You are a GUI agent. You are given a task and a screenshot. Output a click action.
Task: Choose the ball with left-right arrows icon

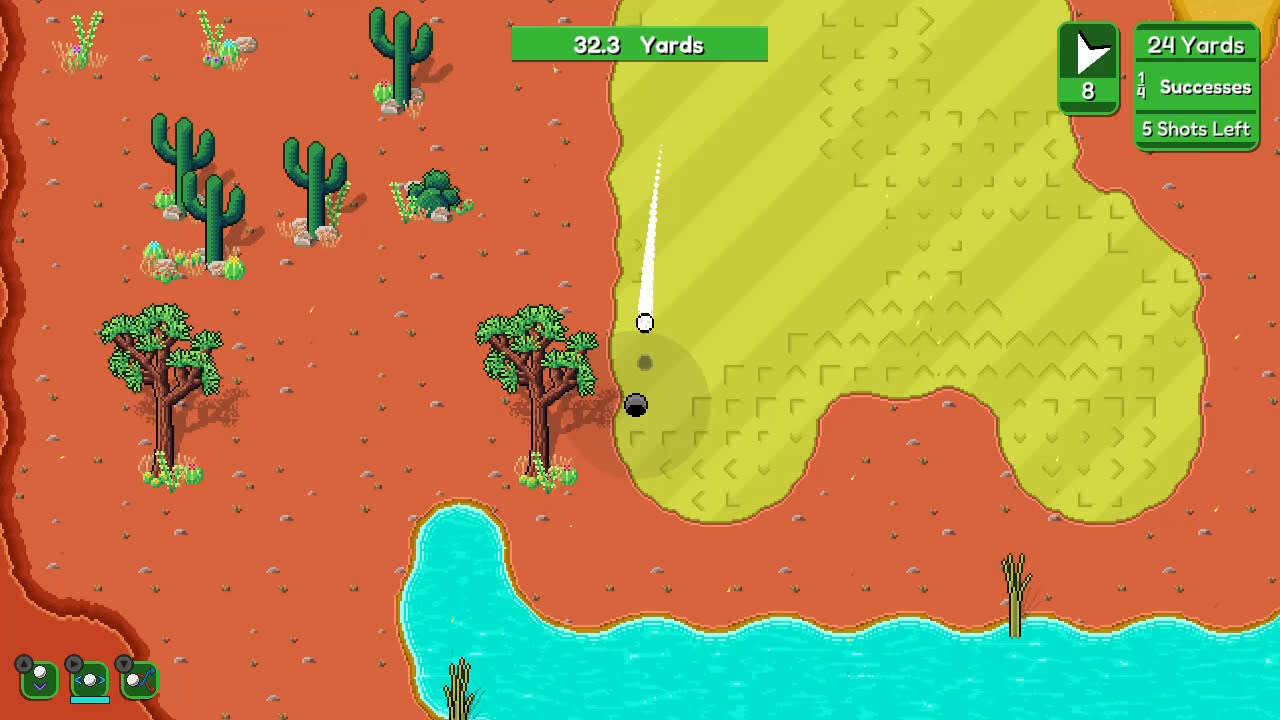[x=90, y=679]
